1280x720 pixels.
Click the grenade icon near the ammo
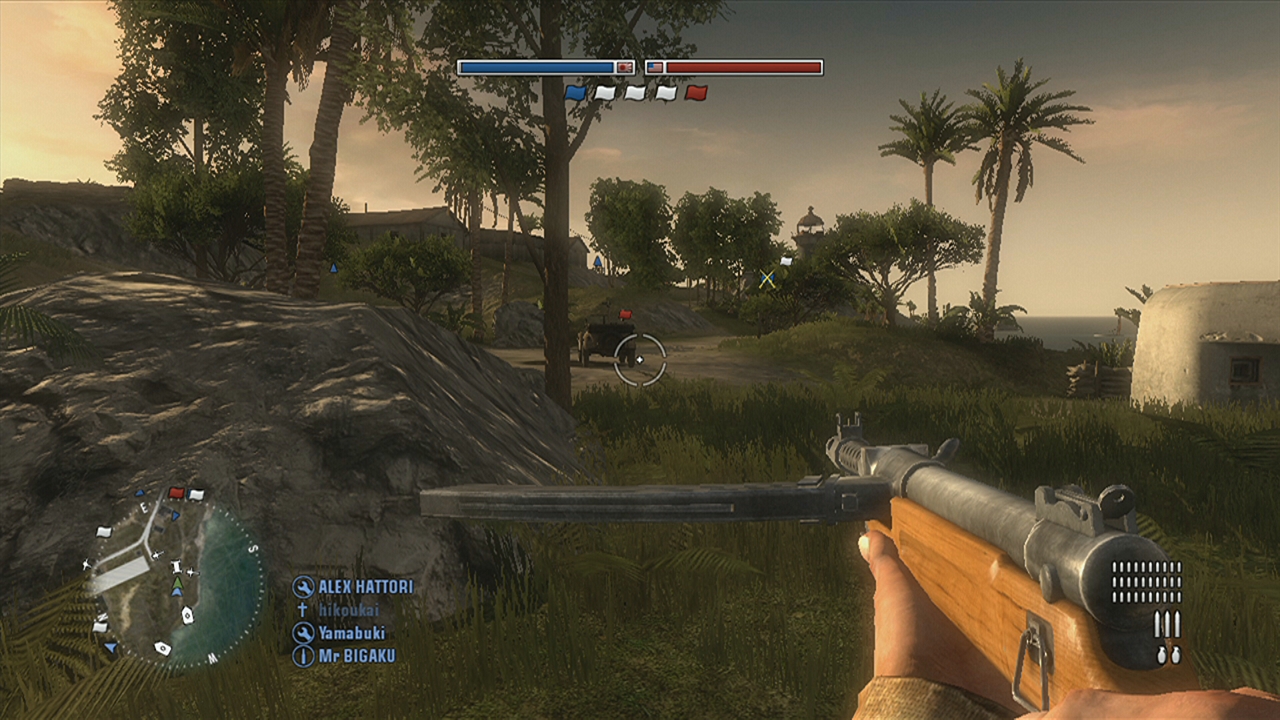[x=1168, y=654]
